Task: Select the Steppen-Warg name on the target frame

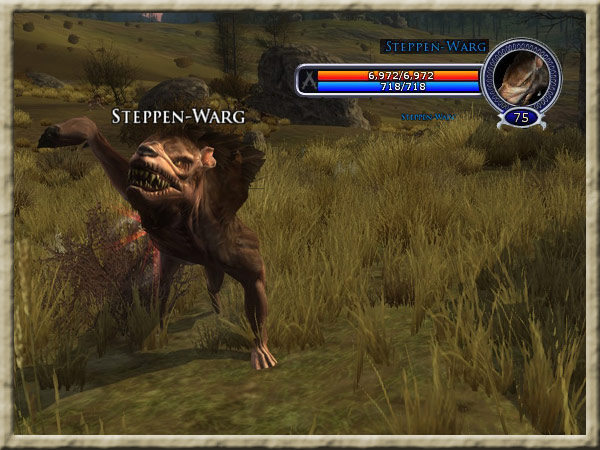Action: pyautogui.click(x=434, y=46)
